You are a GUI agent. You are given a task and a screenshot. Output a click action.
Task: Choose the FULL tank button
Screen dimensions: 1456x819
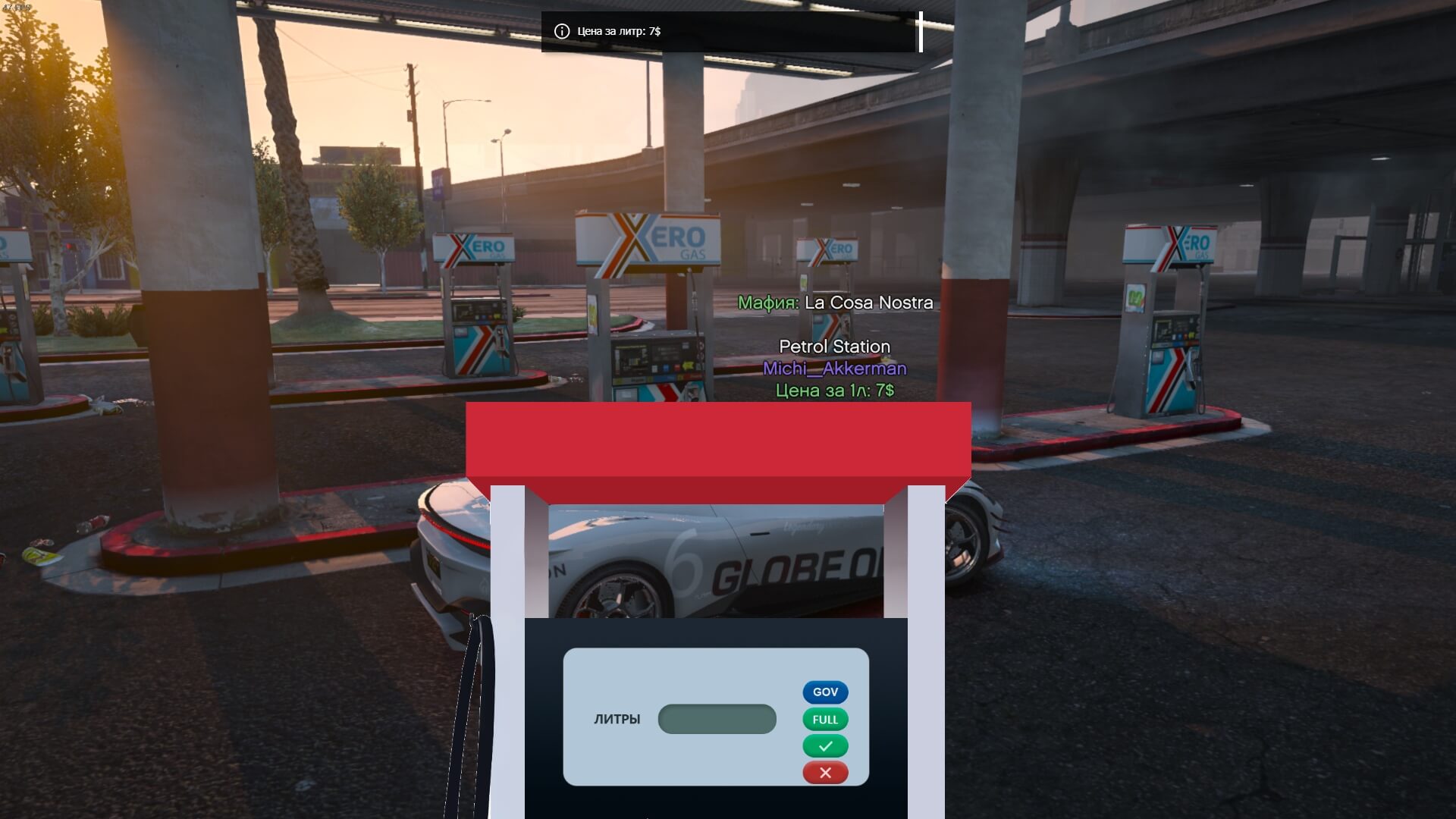(825, 719)
